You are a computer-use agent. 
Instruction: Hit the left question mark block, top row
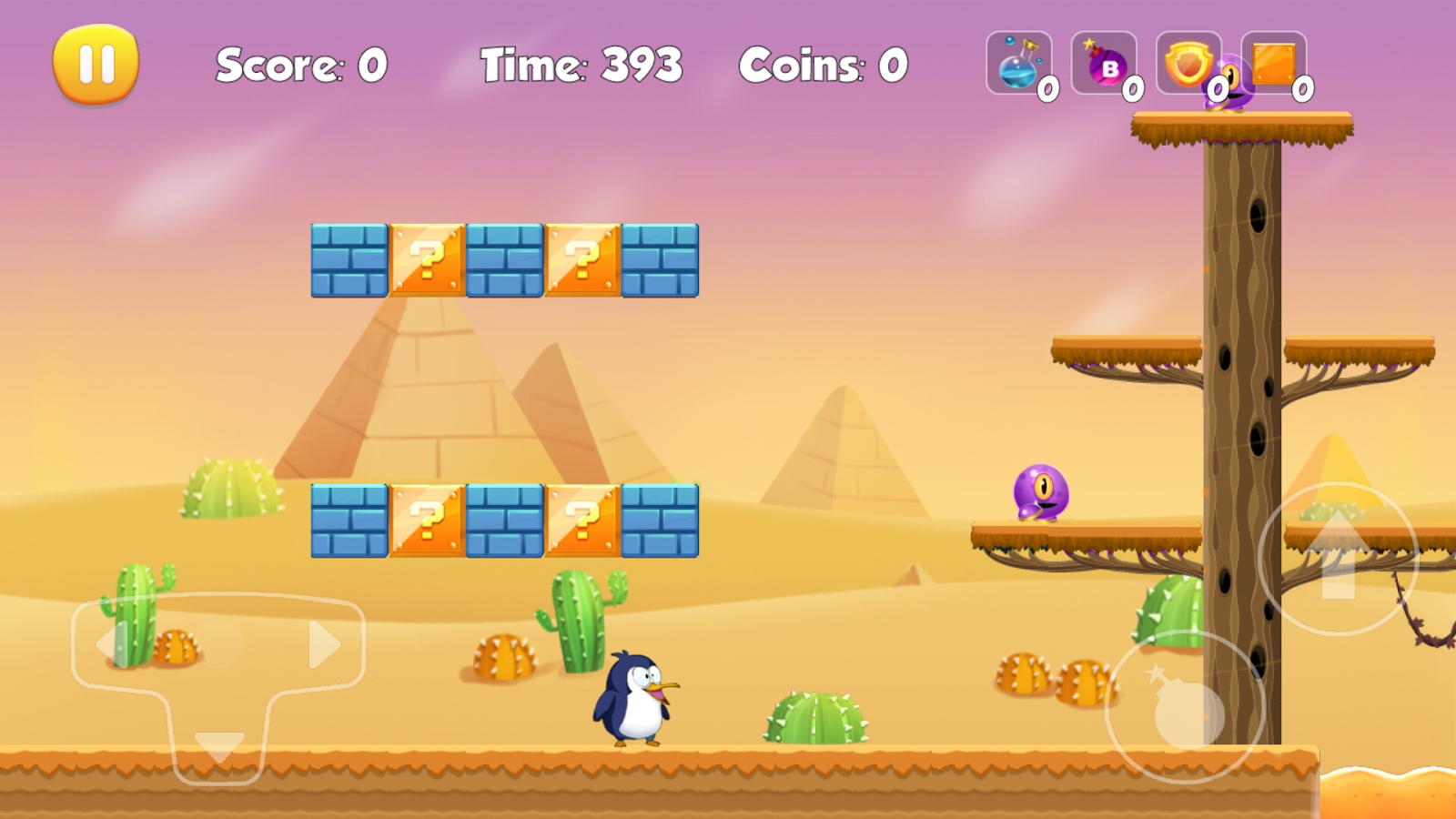(428, 259)
